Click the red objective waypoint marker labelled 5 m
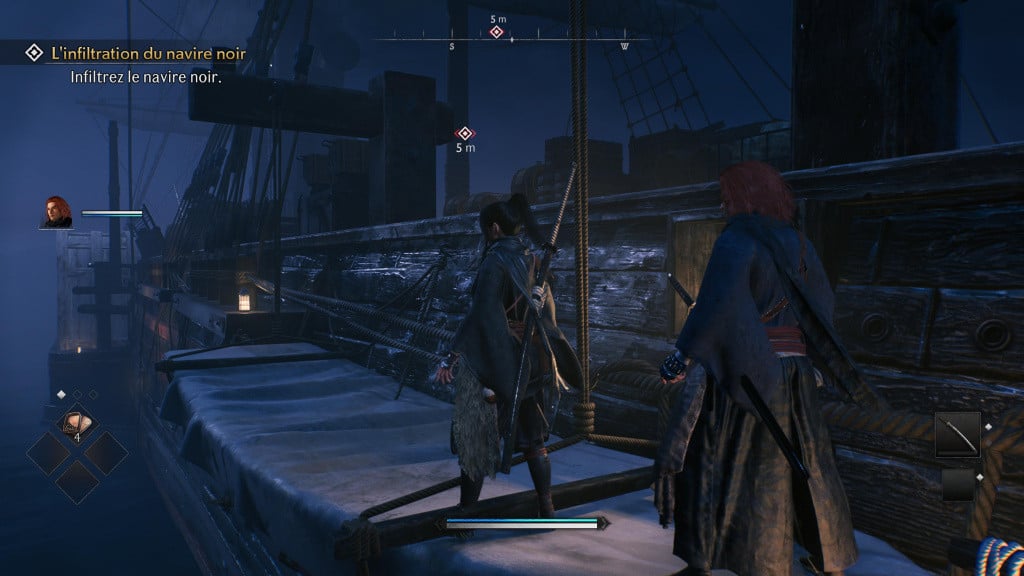Viewport: 1024px width, 576px height. point(465,133)
